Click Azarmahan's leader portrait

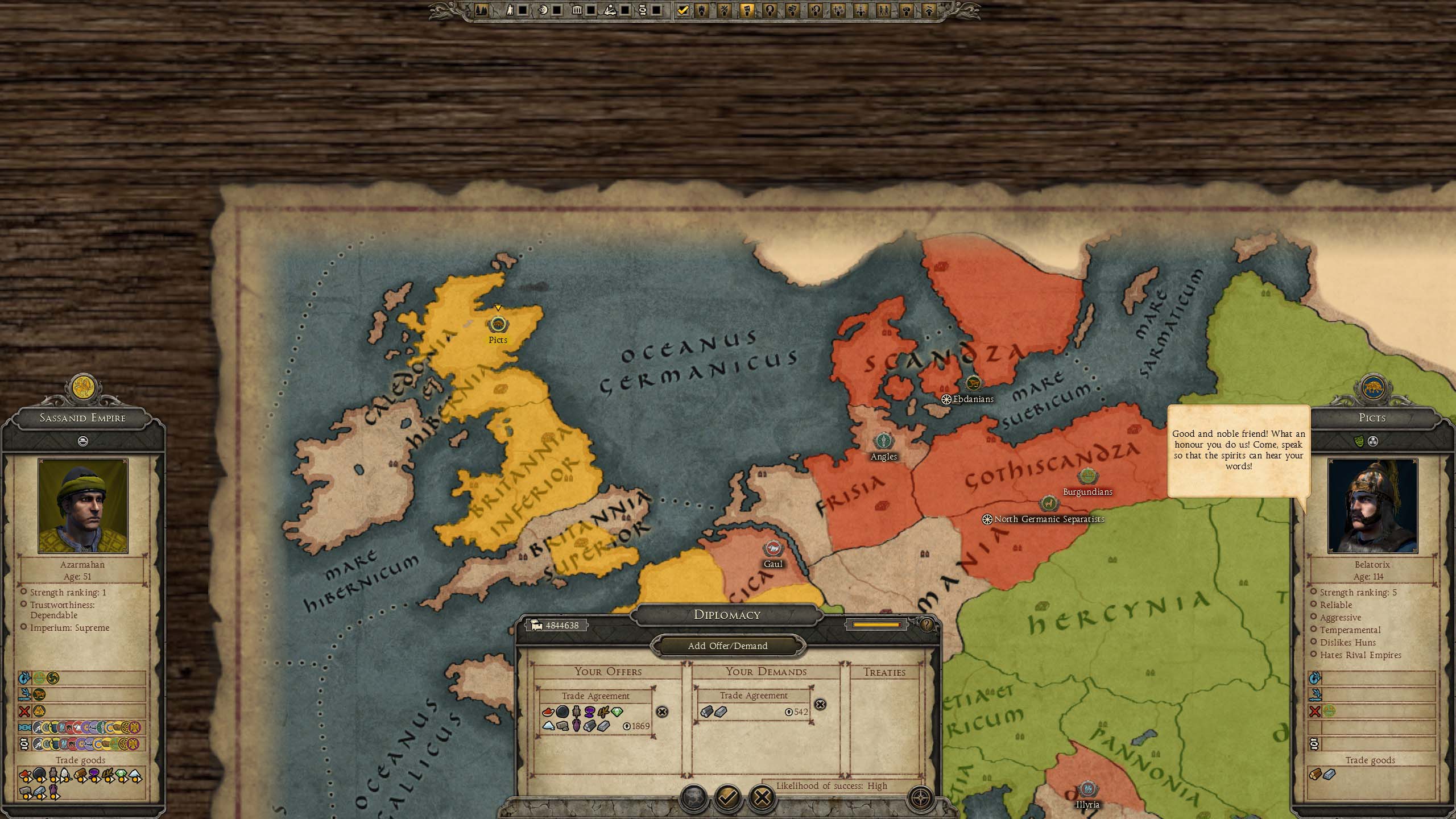pos(83,506)
